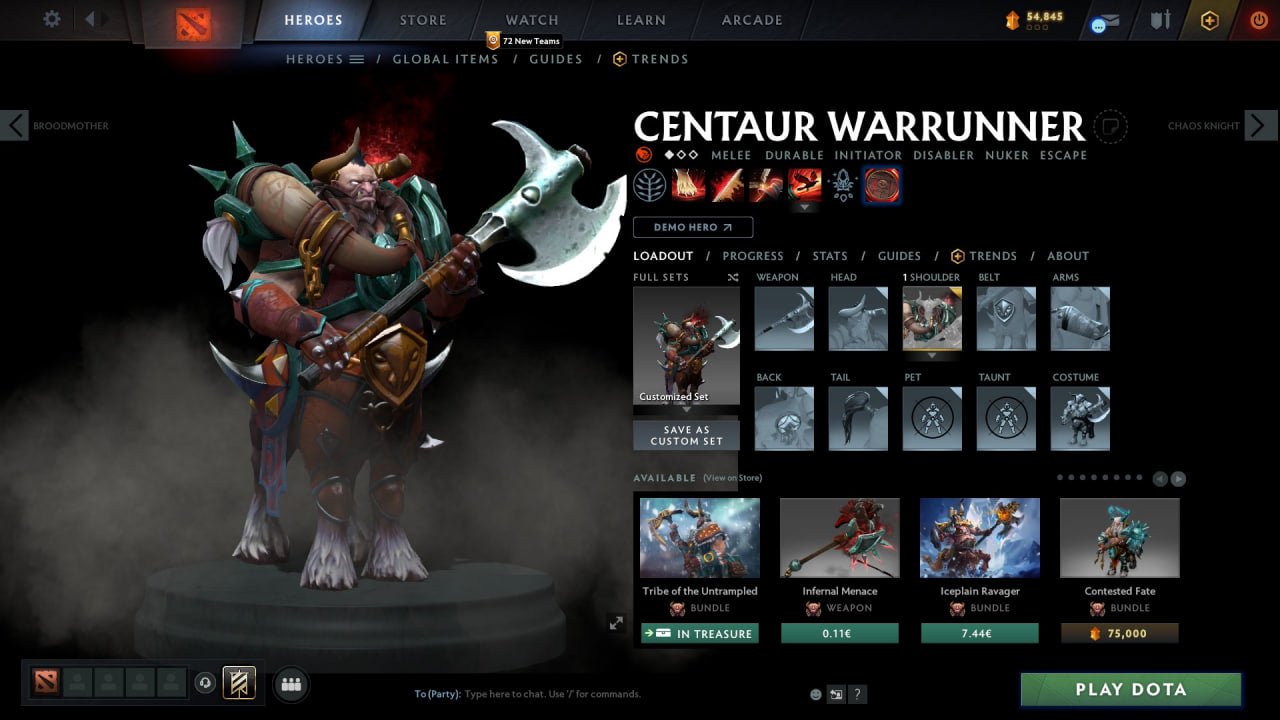Open the Watch menu

(x=531, y=19)
